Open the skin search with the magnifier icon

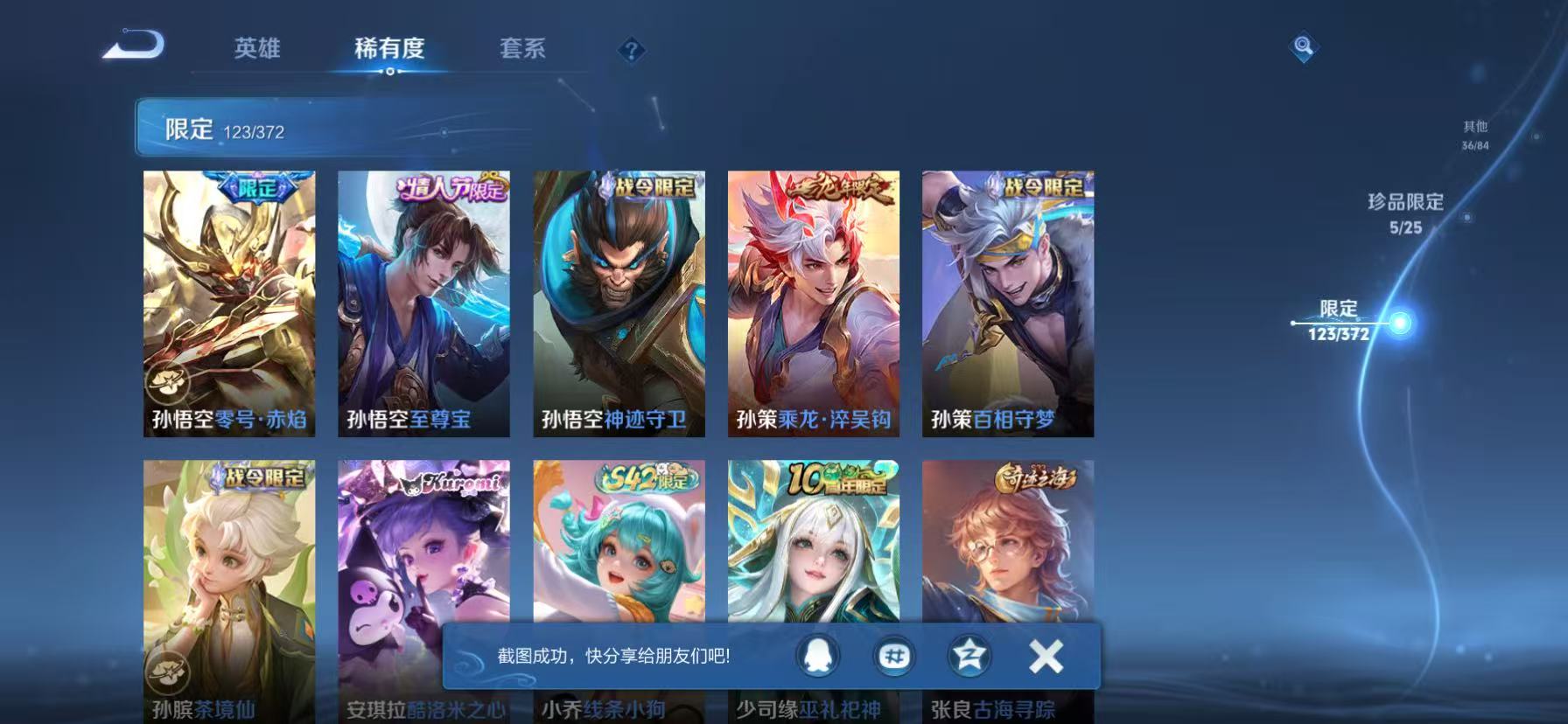pyautogui.click(x=1302, y=47)
